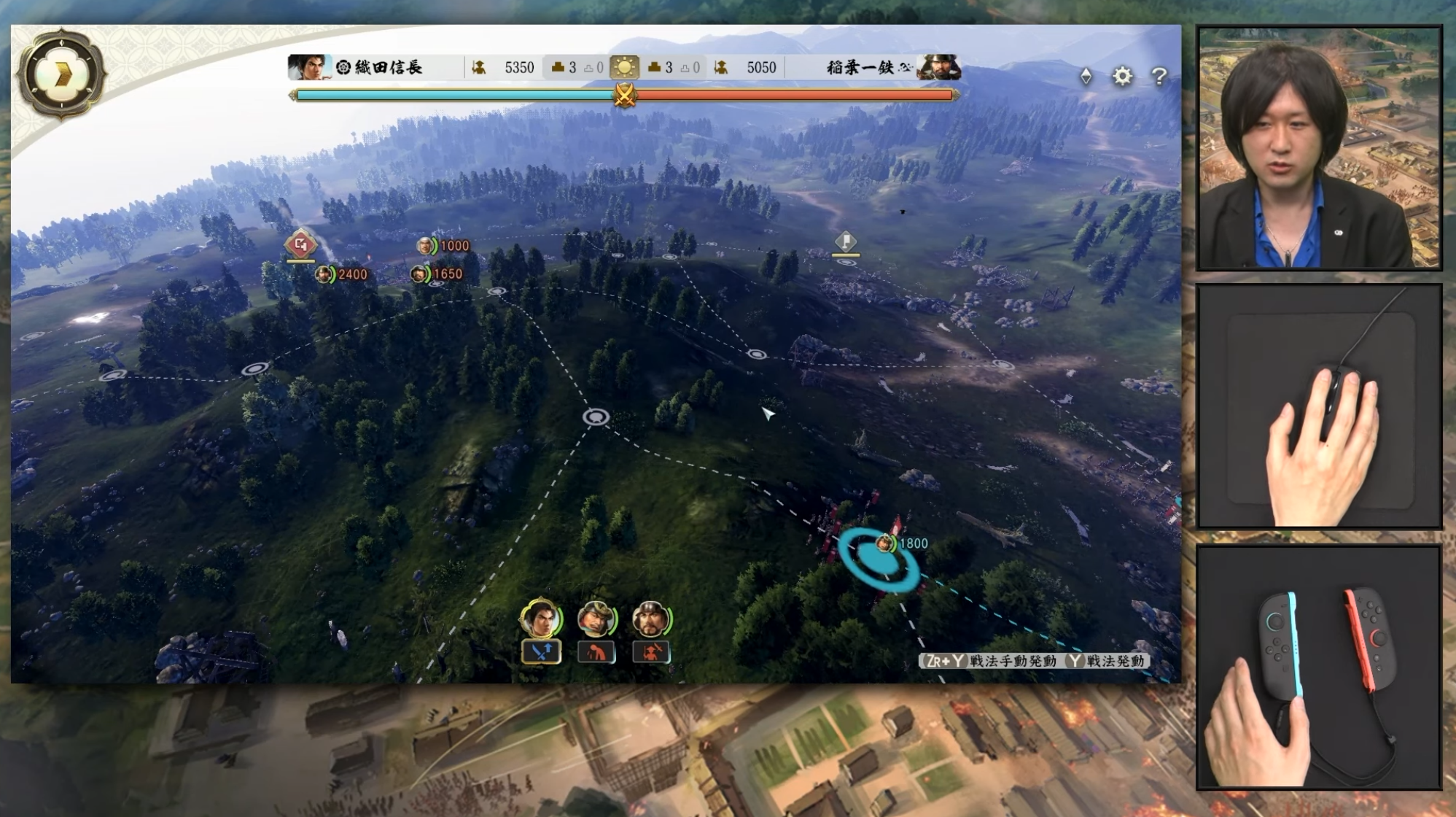1456x817 pixels.
Task: Select the officer portrait with crested helmet
Action: pyautogui.click(x=596, y=619)
